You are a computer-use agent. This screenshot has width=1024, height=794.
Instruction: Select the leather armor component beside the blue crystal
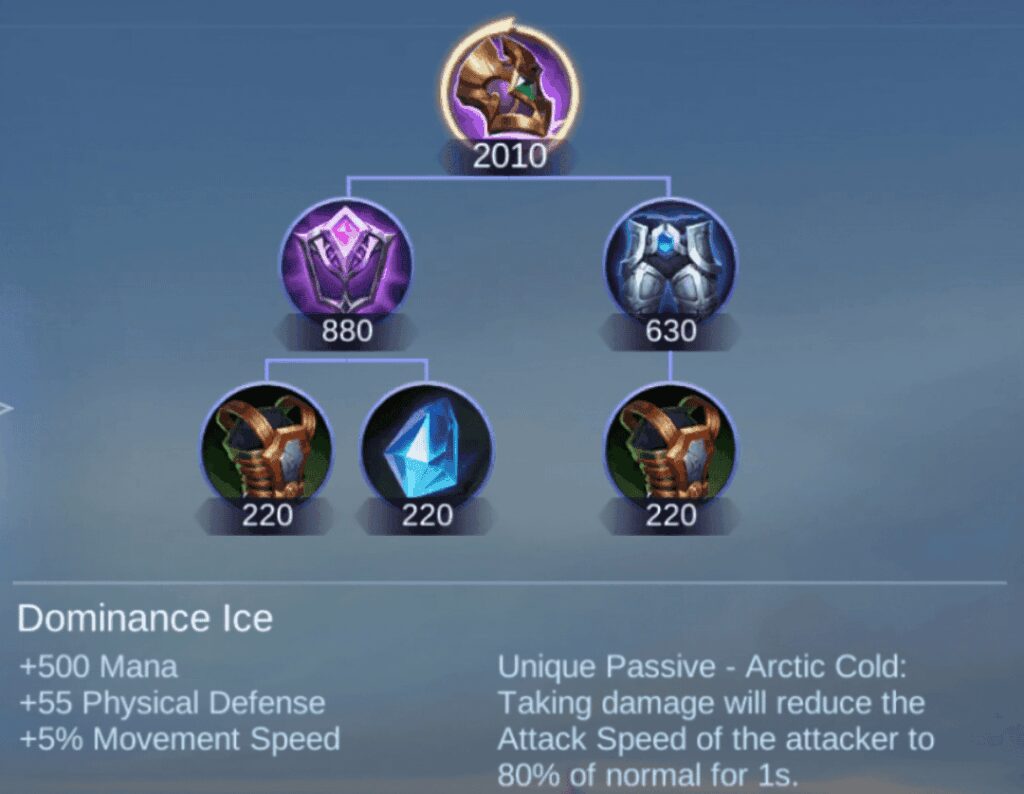(267, 447)
